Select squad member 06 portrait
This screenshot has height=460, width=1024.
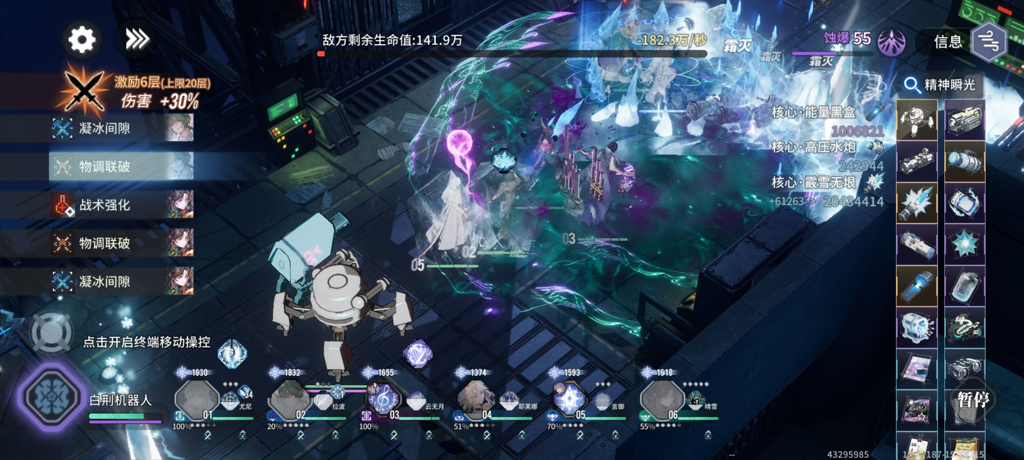tap(662, 399)
